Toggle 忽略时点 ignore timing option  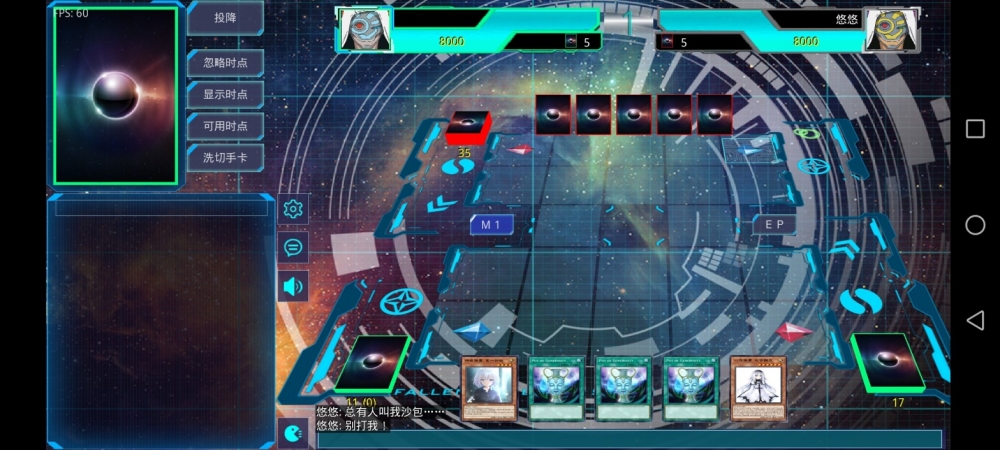pyautogui.click(x=225, y=63)
